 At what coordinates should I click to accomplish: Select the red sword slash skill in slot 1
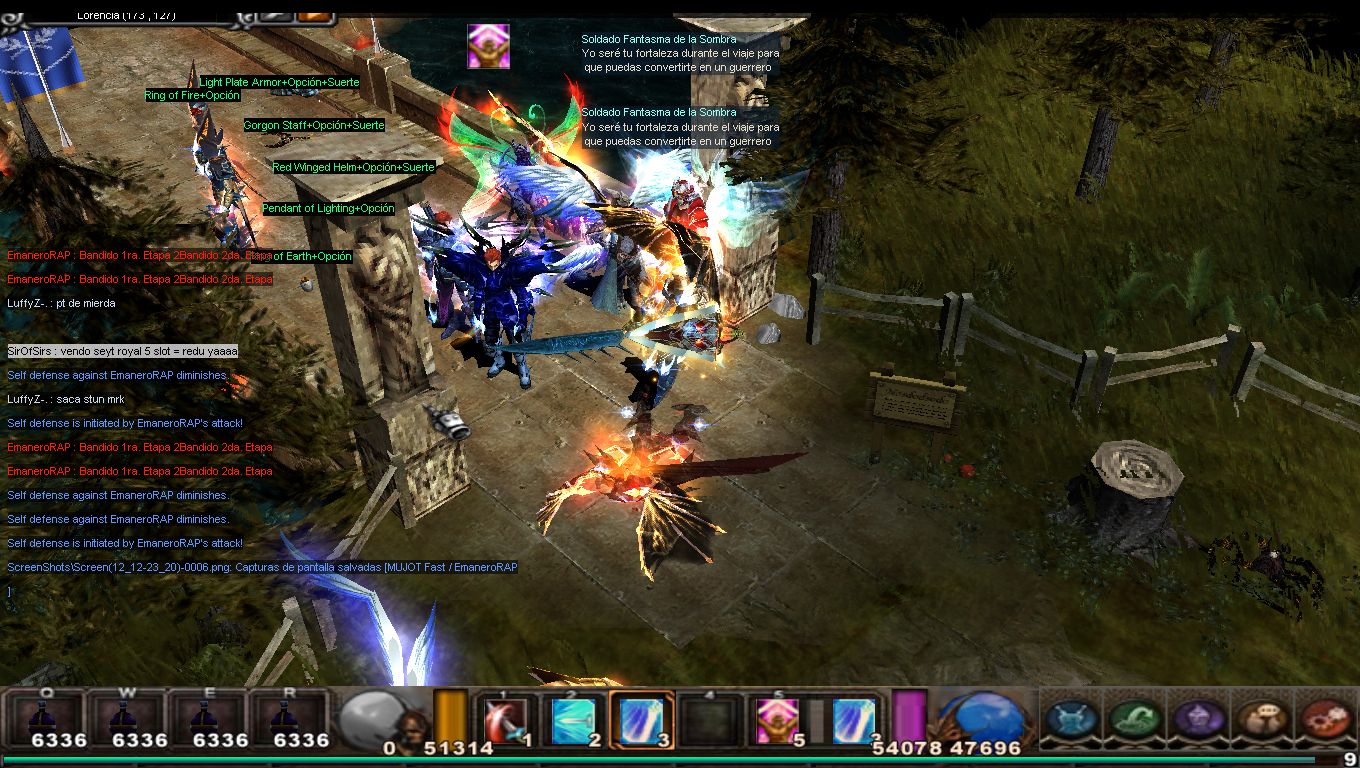(506, 719)
